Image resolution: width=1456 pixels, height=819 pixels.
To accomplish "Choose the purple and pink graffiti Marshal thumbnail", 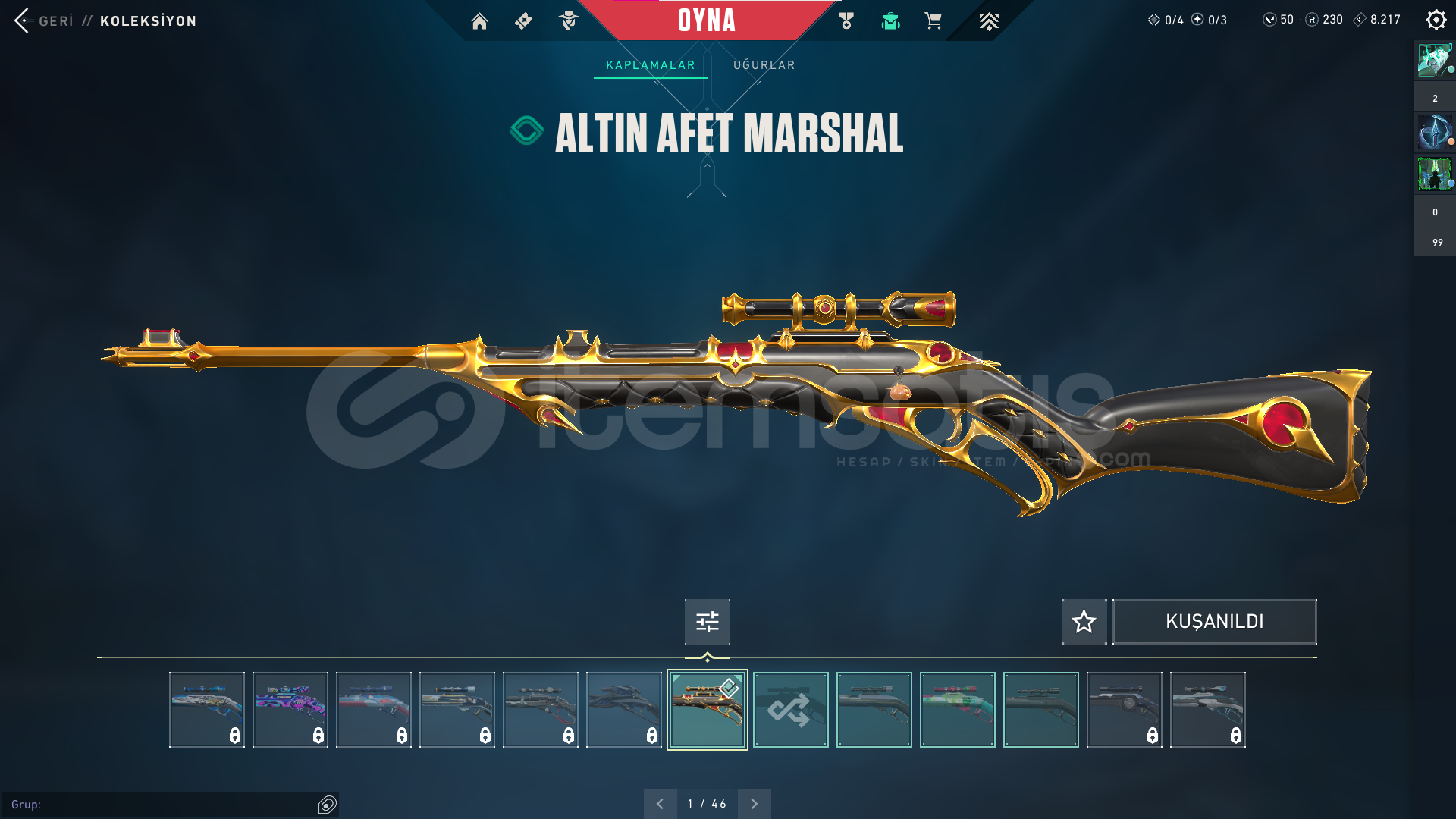I will pyautogui.click(x=290, y=710).
